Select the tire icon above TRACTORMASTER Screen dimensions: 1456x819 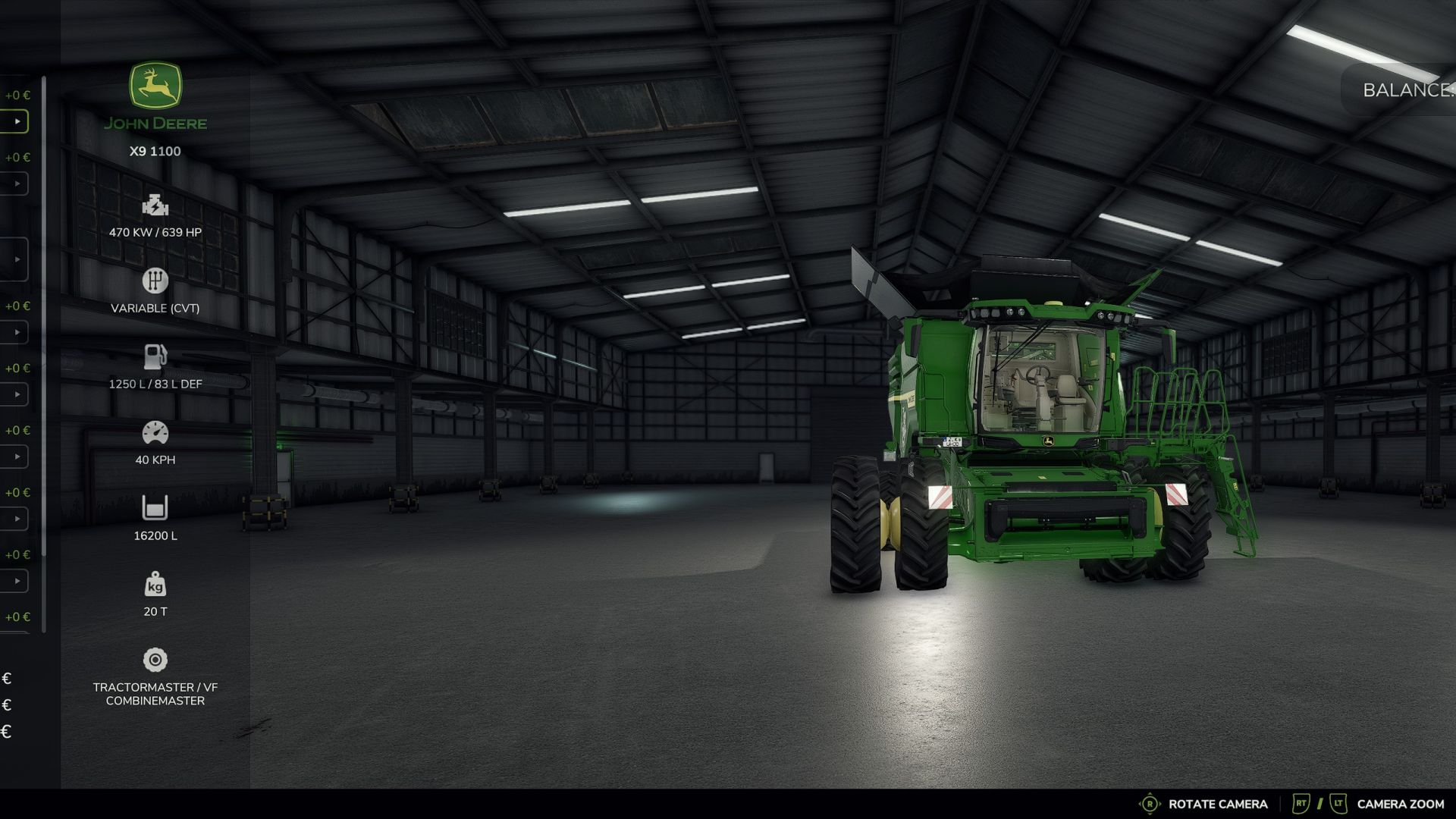155,659
